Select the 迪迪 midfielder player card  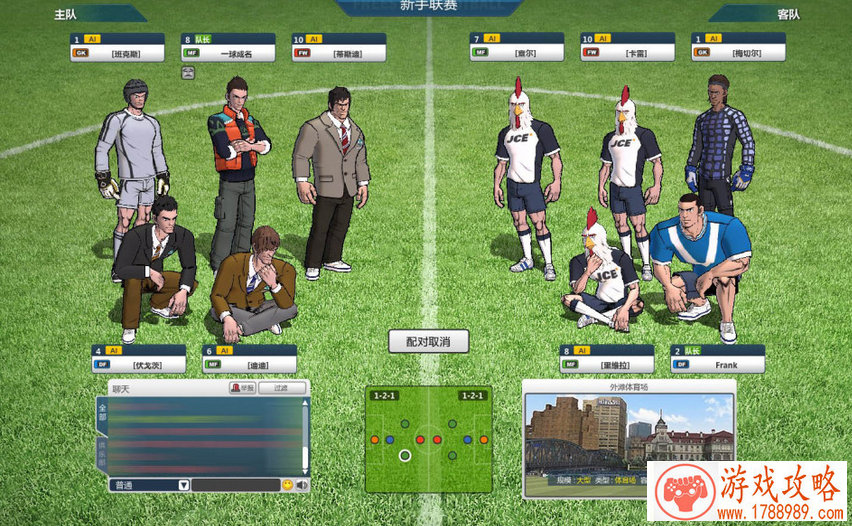pos(249,359)
